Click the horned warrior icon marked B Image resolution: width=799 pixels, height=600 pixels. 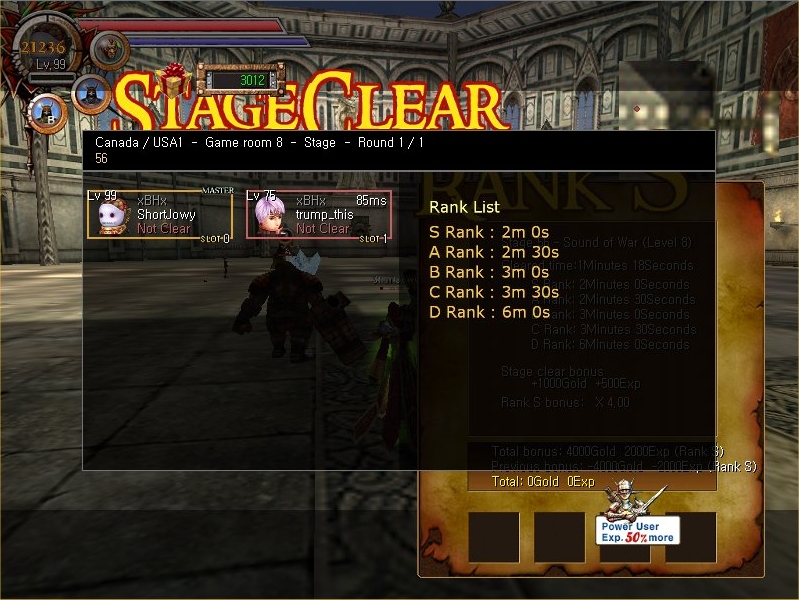click(47, 111)
